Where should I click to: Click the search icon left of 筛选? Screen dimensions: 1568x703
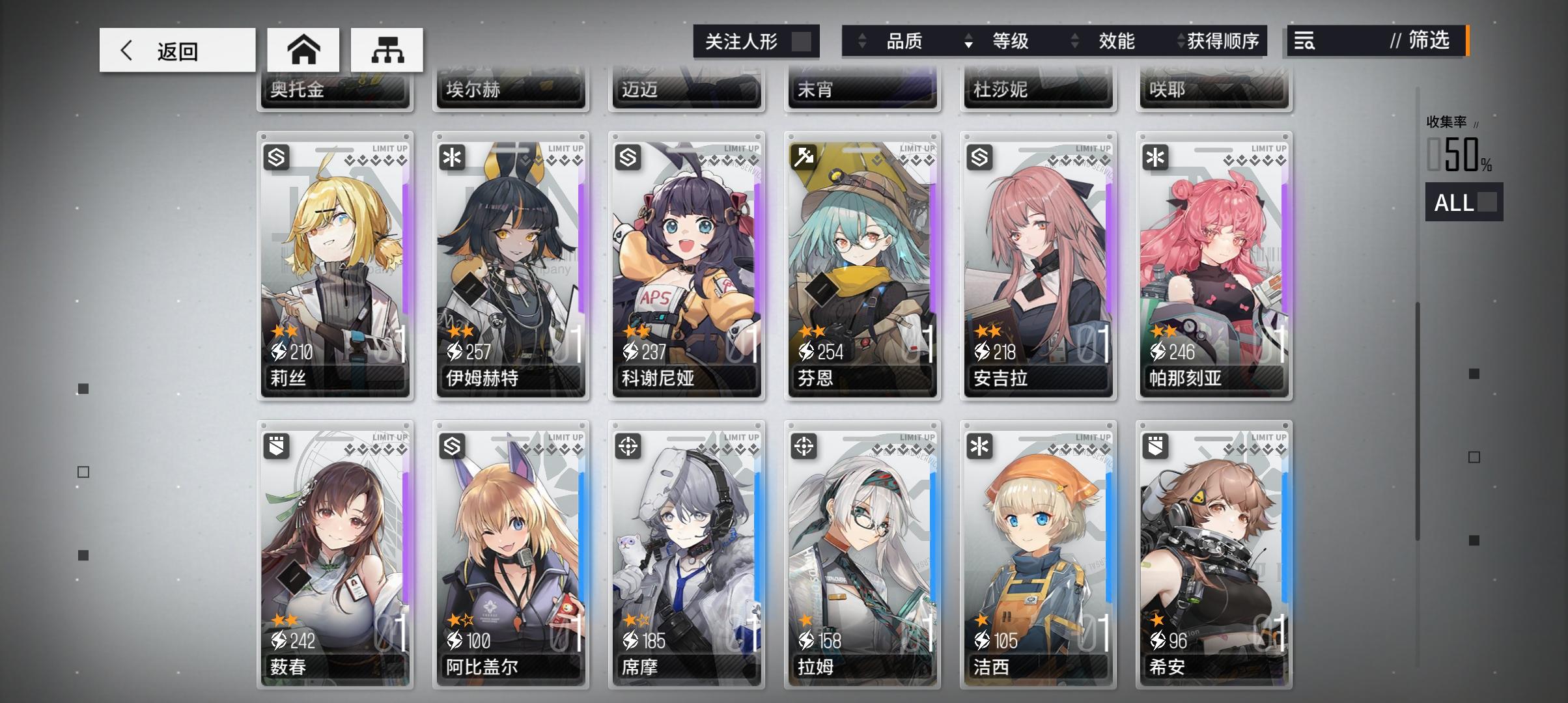pos(1304,42)
